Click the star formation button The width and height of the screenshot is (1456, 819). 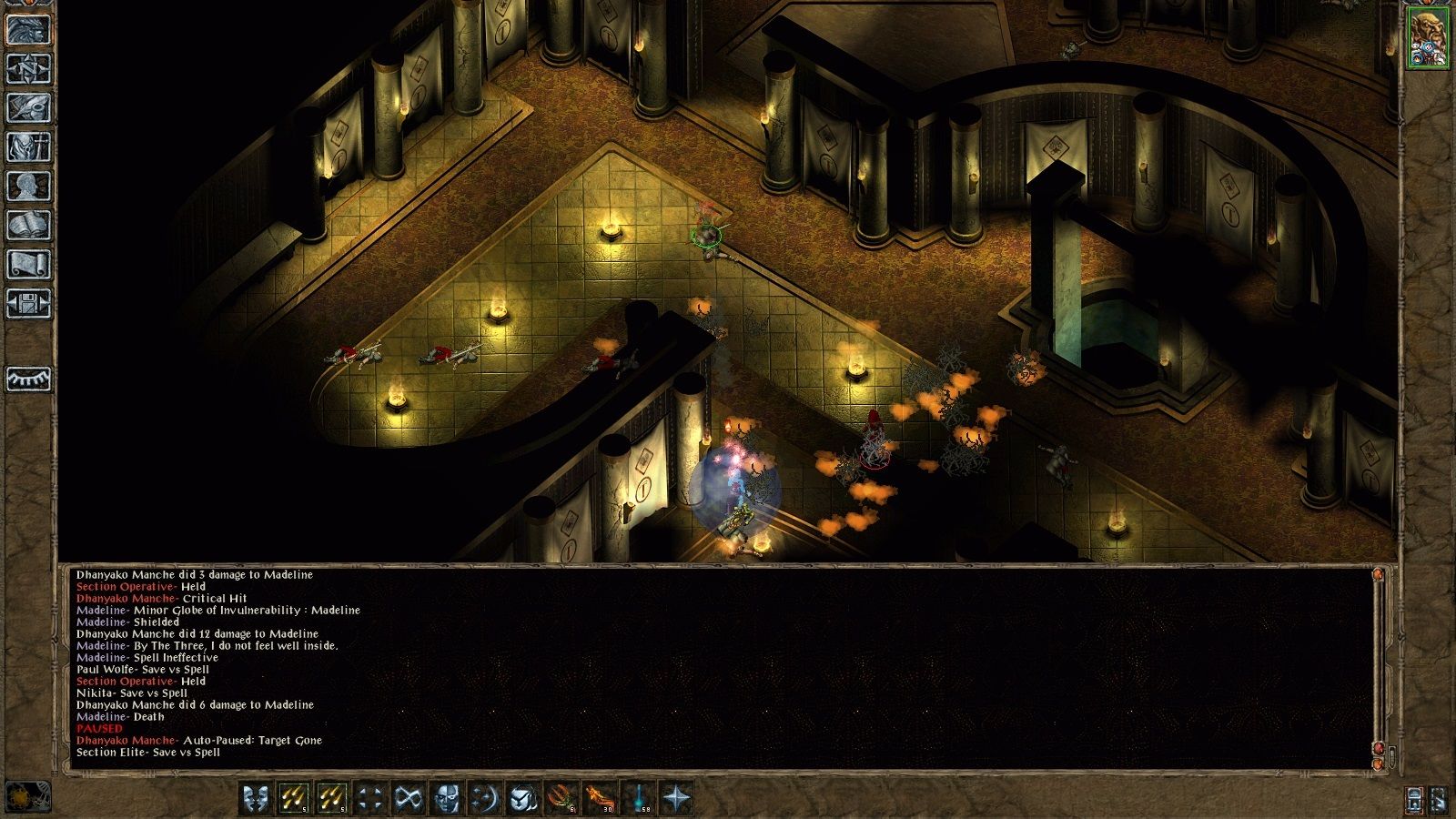(x=674, y=796)
